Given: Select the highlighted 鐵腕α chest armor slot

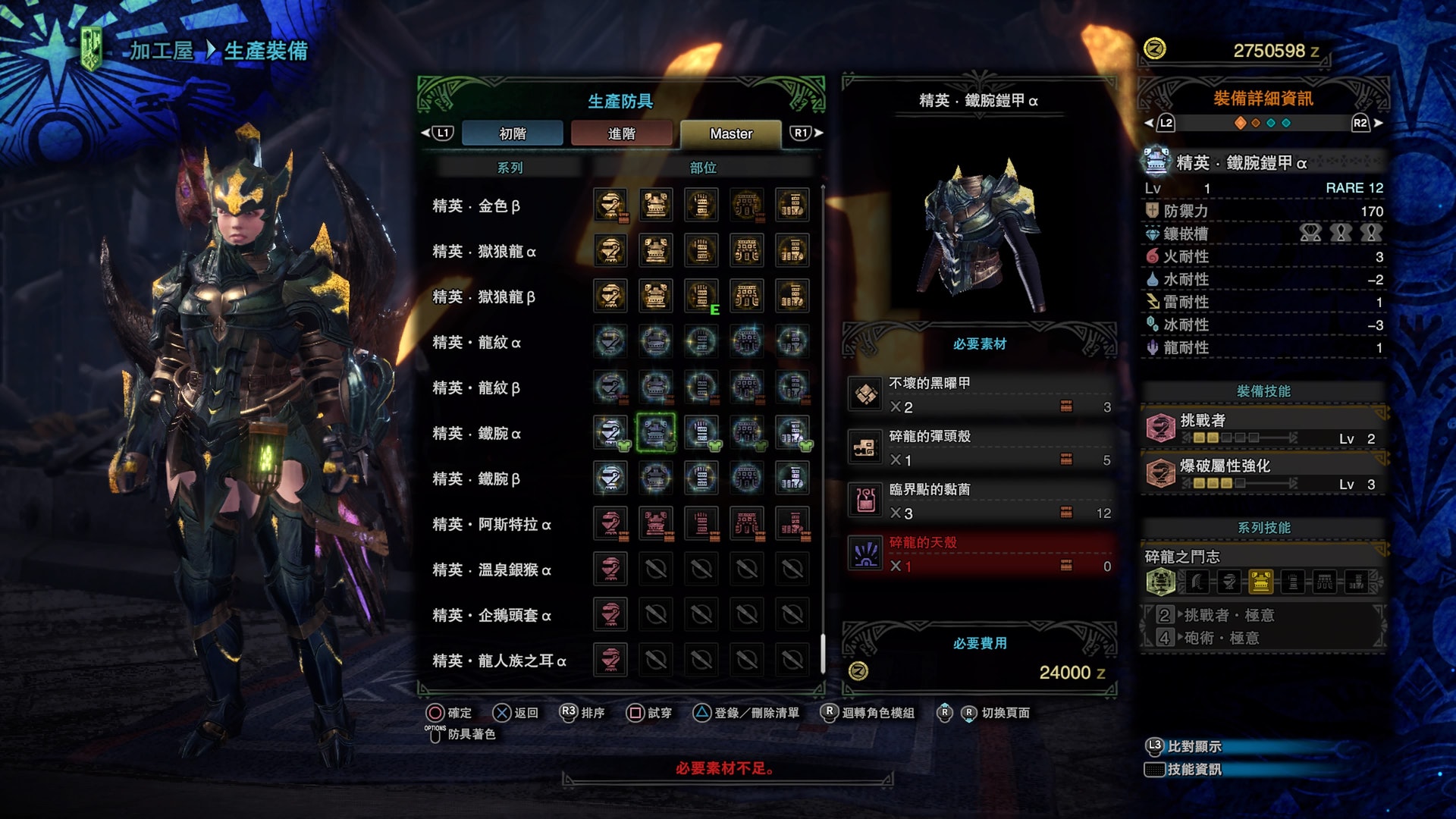Looking at the screenshot, I should (655, 432).
